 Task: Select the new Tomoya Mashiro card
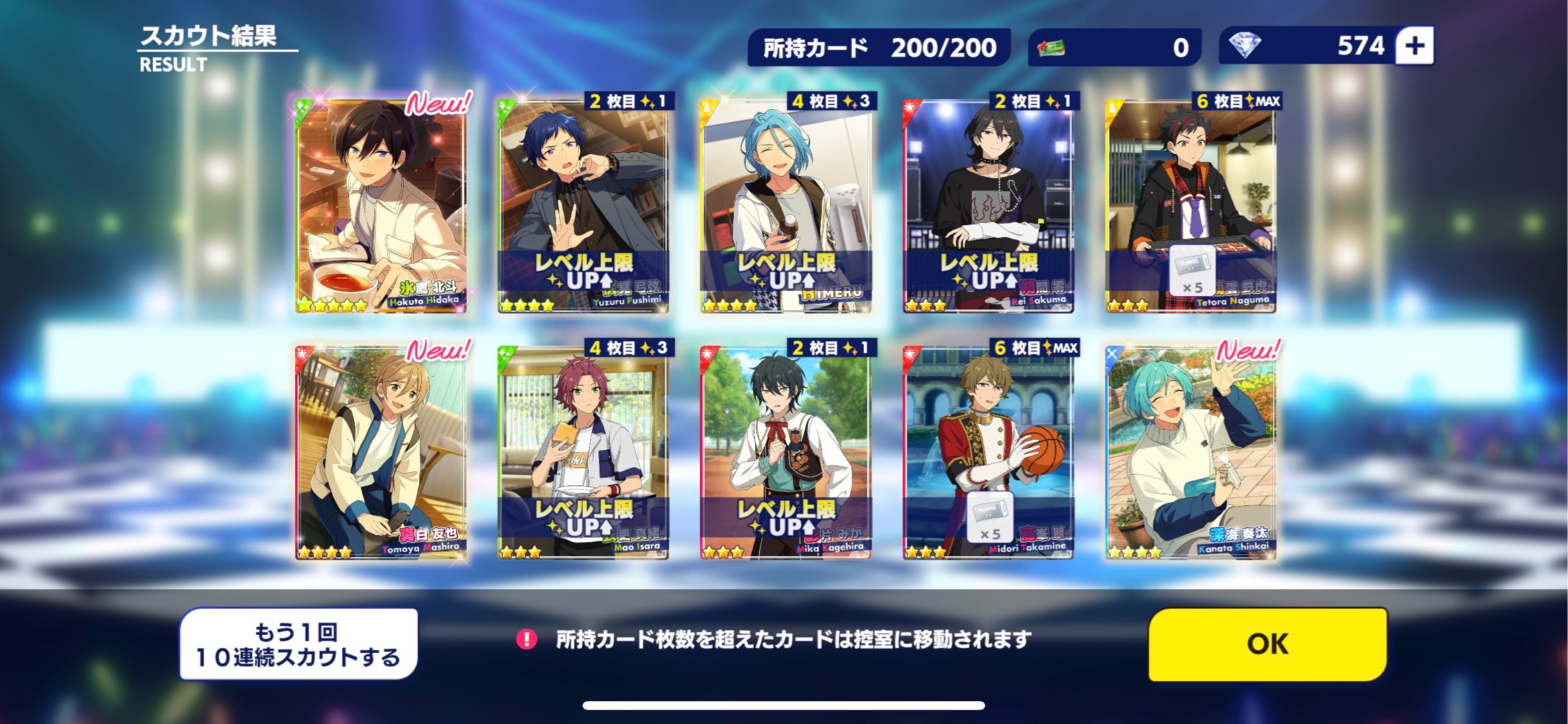pyautogui.click(x=381, y=452)
